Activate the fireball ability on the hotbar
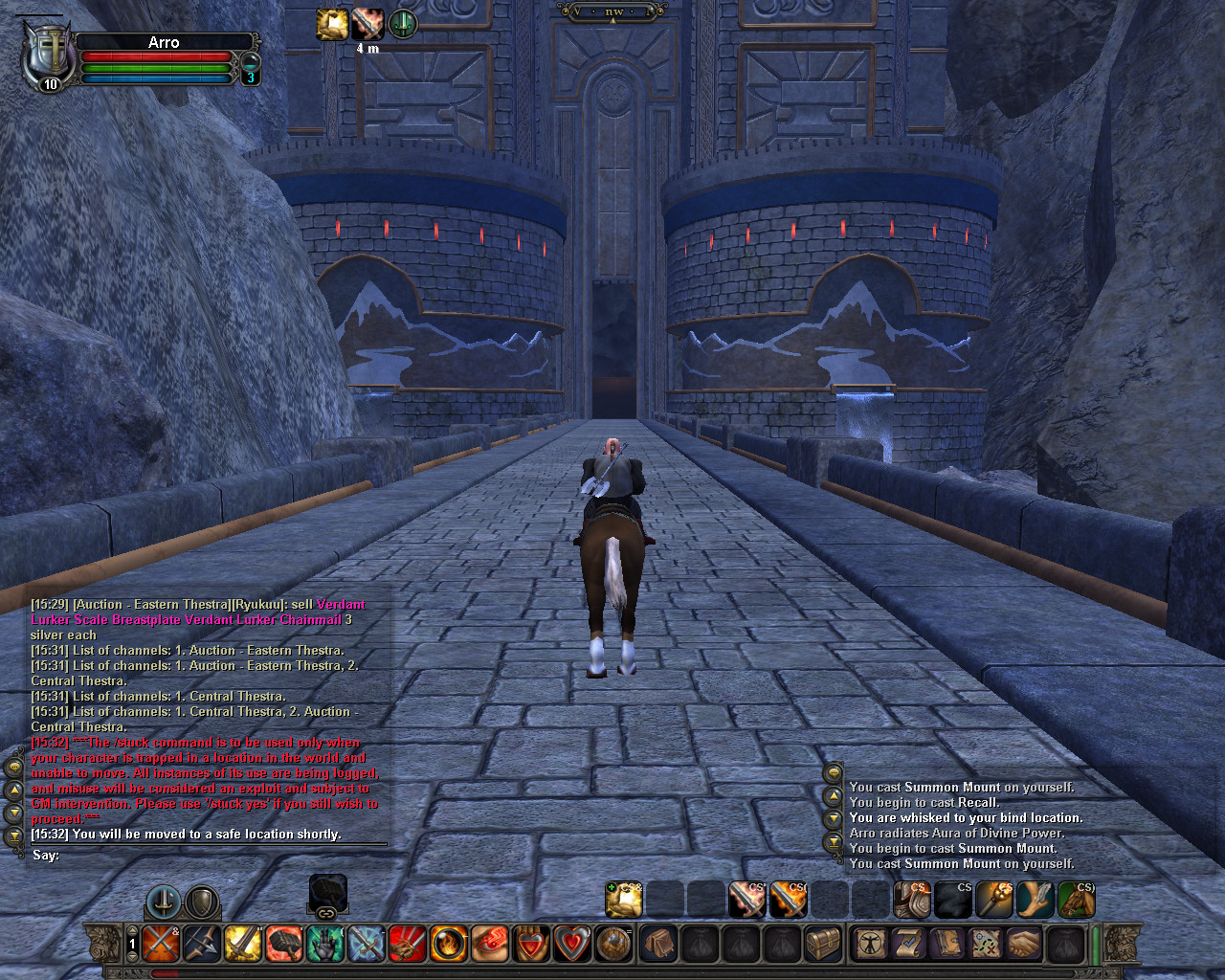Screen dimensions: 1225x980 (x=447, y=944)
